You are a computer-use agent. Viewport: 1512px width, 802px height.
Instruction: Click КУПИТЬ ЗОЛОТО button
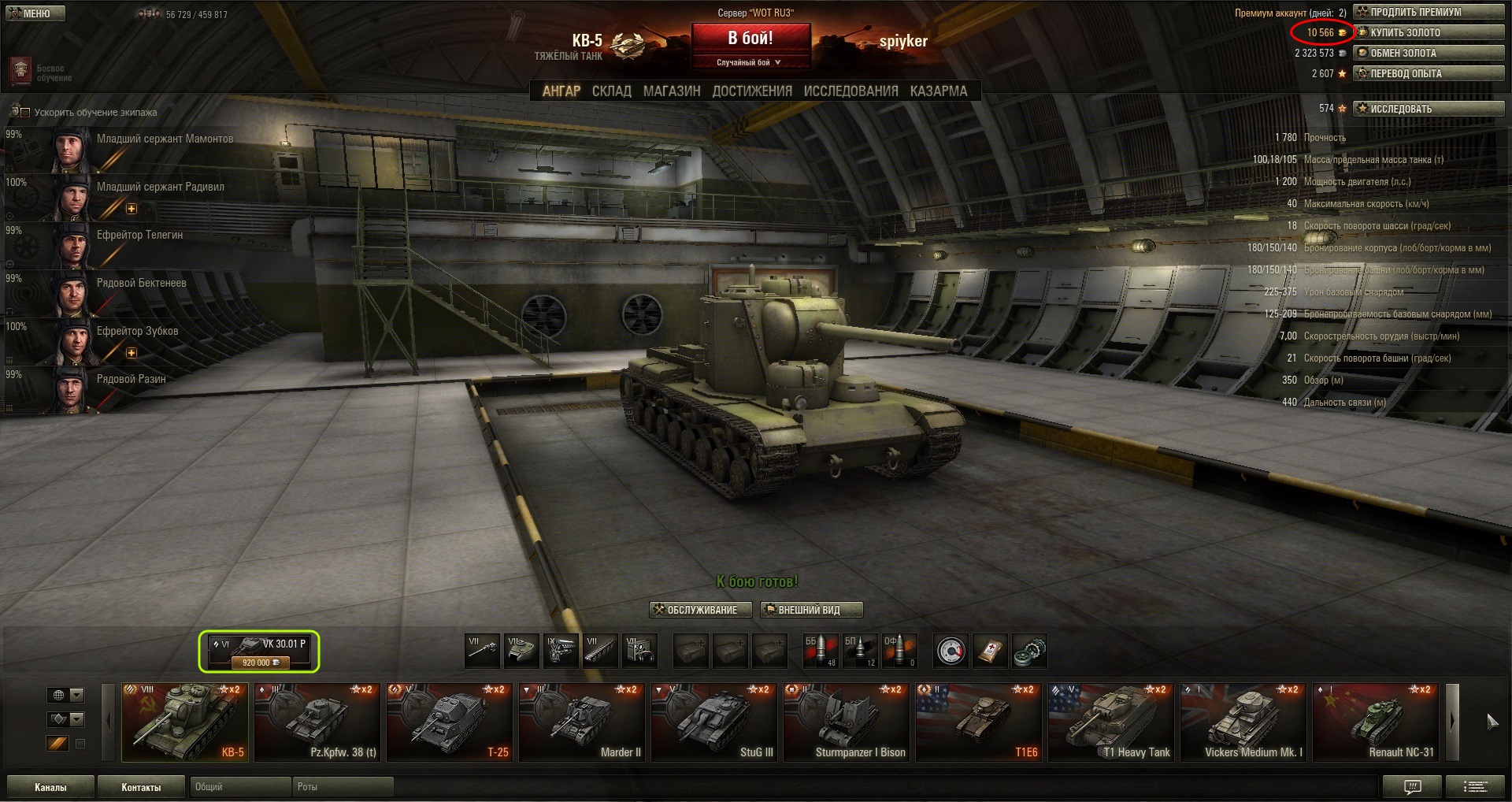point(1428,32)
